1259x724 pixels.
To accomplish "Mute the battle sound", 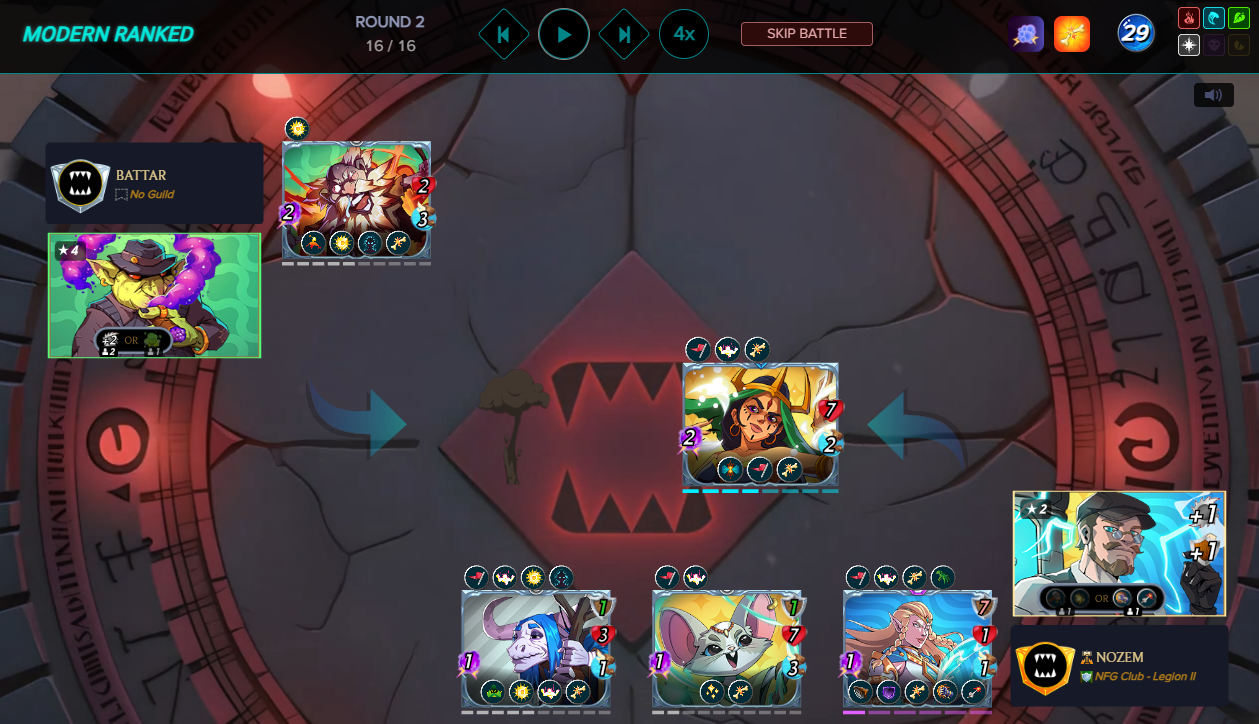I will (x=1213, y=95).
